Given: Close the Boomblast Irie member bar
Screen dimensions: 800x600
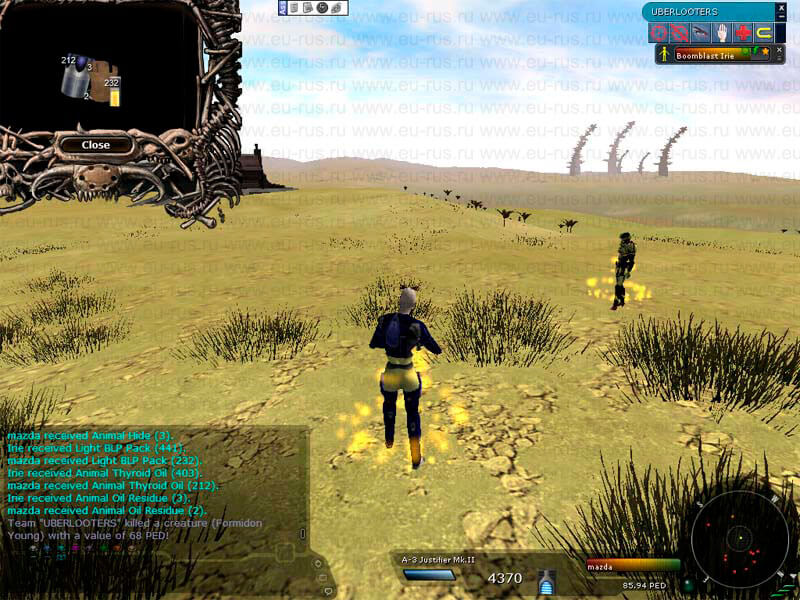Looking at the screenshot, I should point(778,50).
